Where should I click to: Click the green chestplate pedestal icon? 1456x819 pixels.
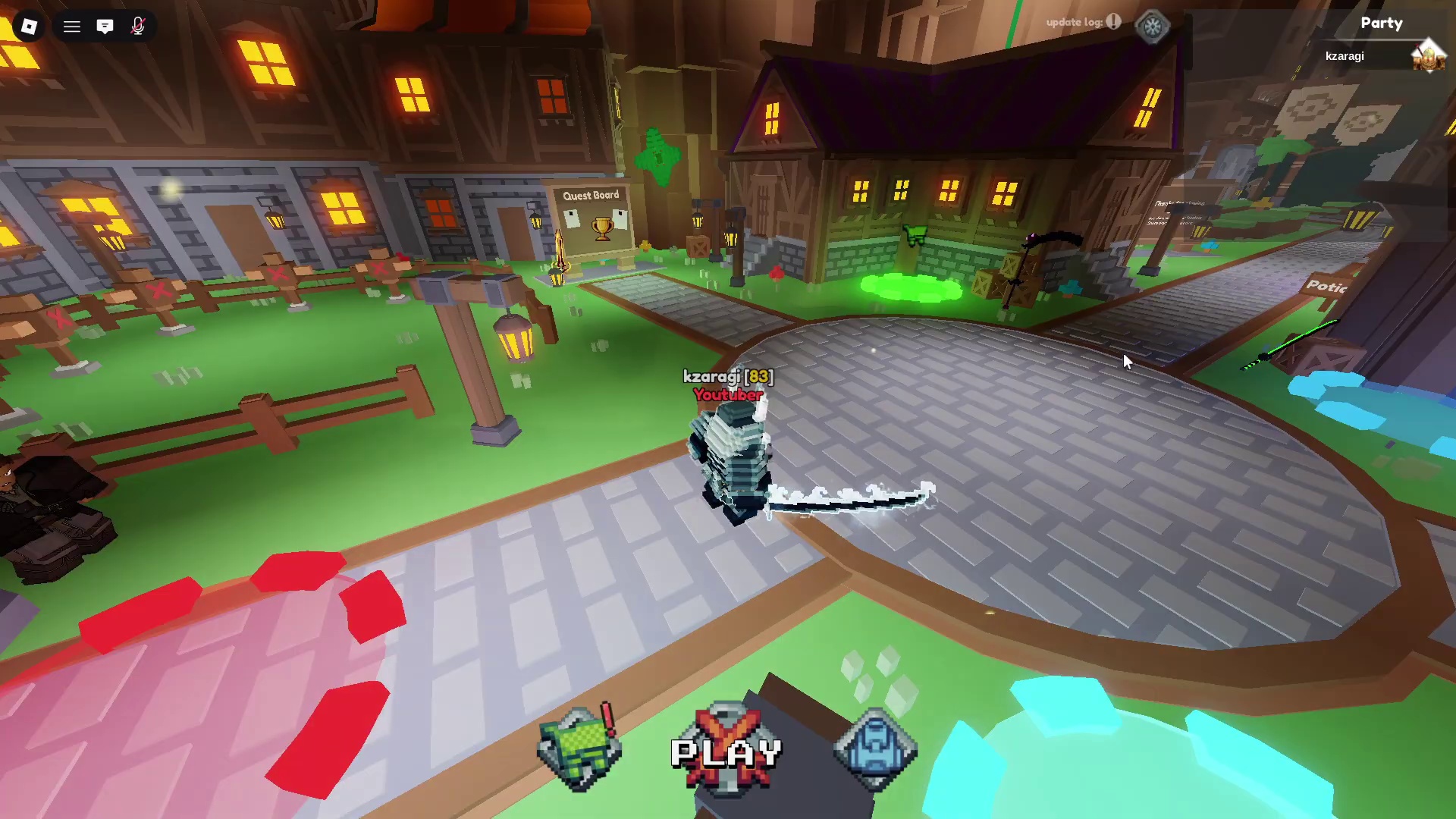579,747
